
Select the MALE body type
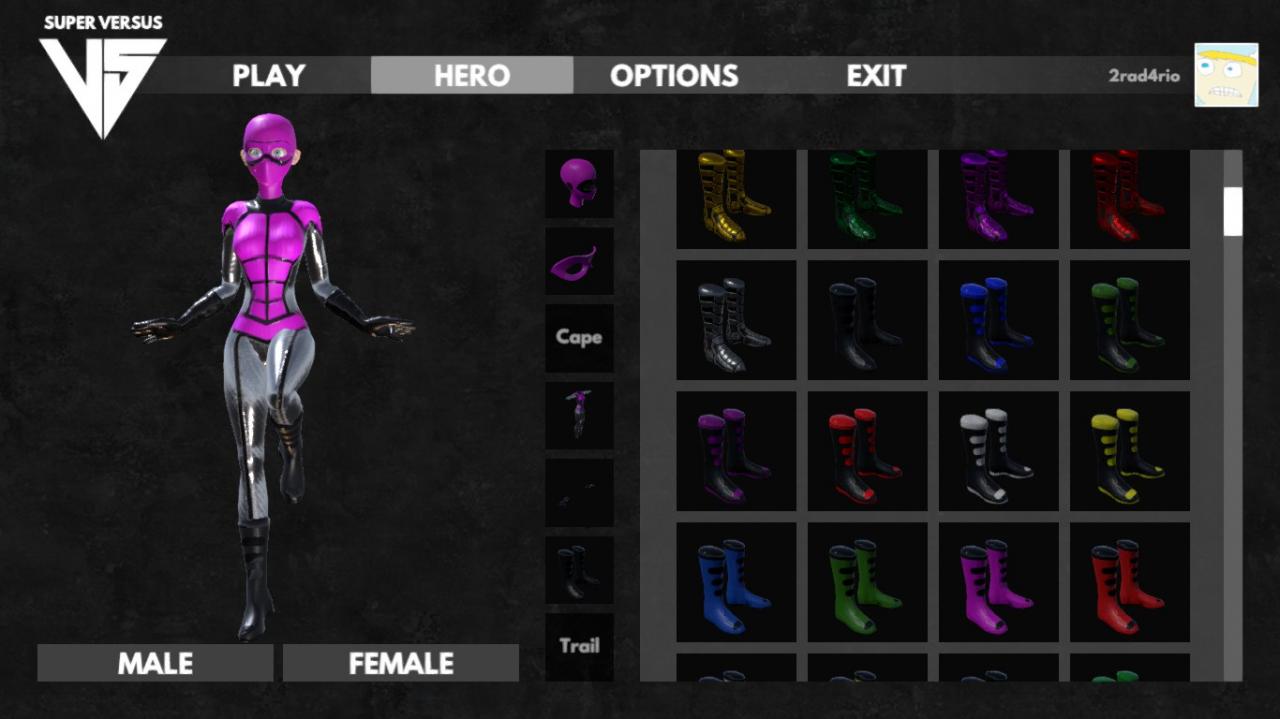[x=155, y=663]
